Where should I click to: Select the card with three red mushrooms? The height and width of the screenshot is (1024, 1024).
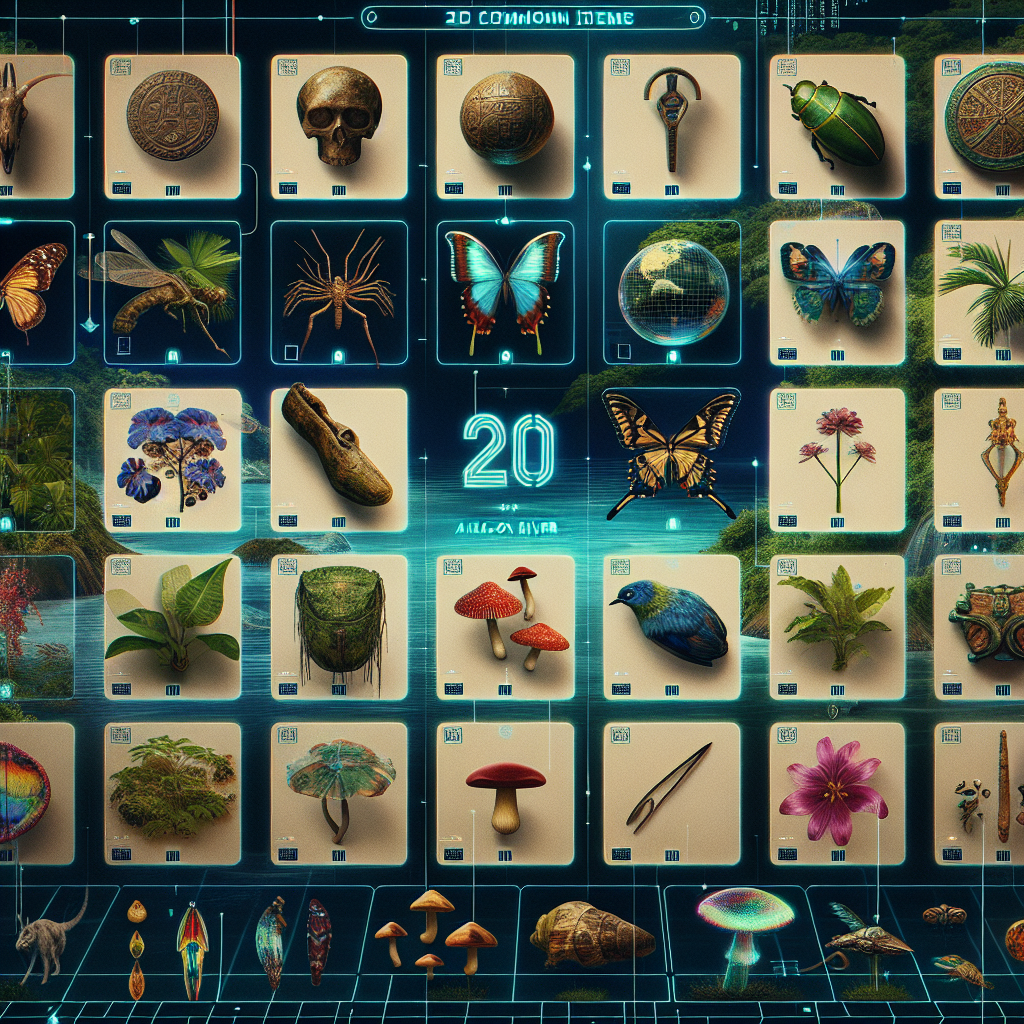click(505, 625)
